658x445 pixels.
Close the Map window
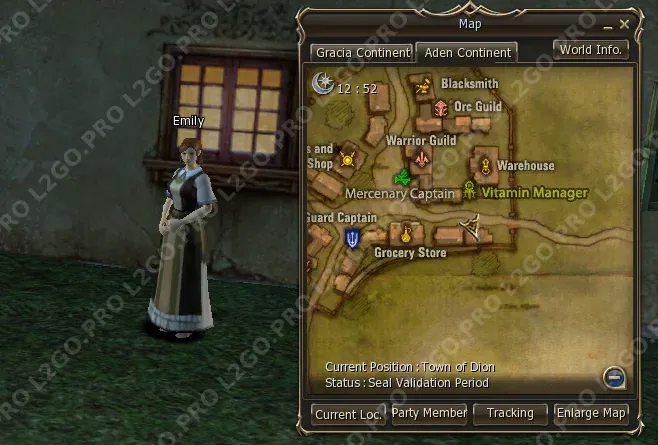click(x=625, y=23)
